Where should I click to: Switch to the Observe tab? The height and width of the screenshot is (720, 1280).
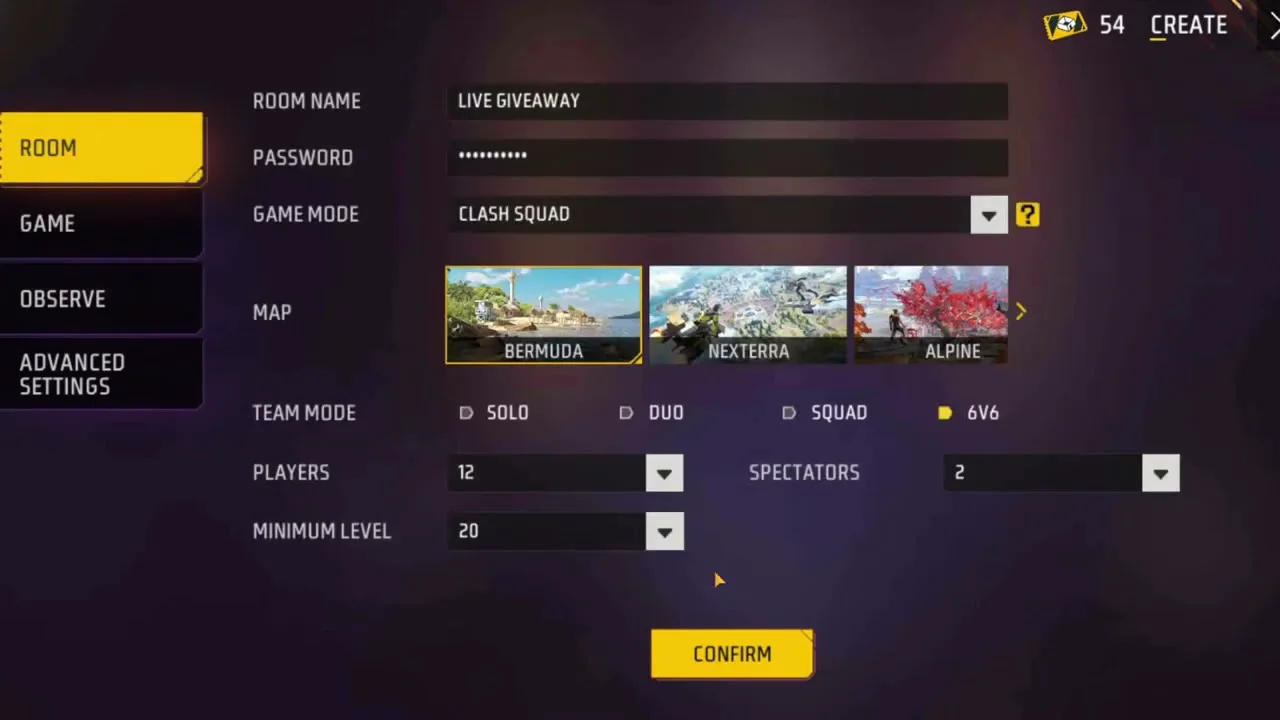tap(101, 299)
